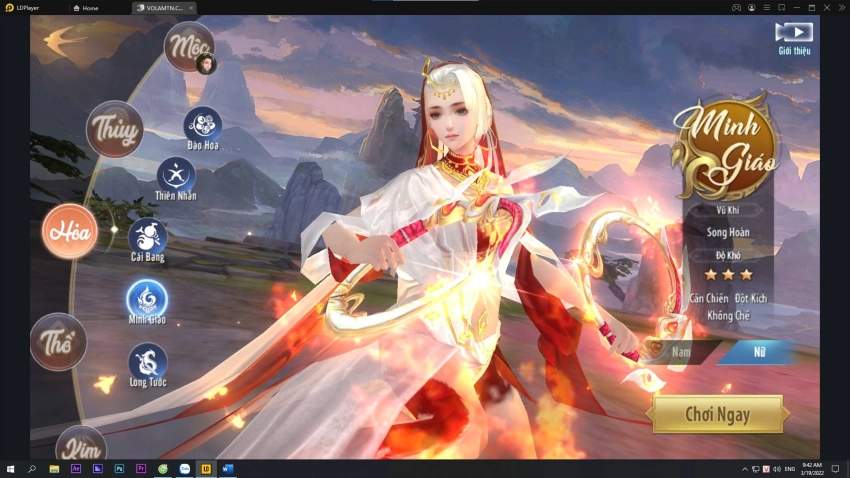Switch to the Thủy element
Image resolution: width=850 pixels, height=478 pixels.
(x=114, y=129)
